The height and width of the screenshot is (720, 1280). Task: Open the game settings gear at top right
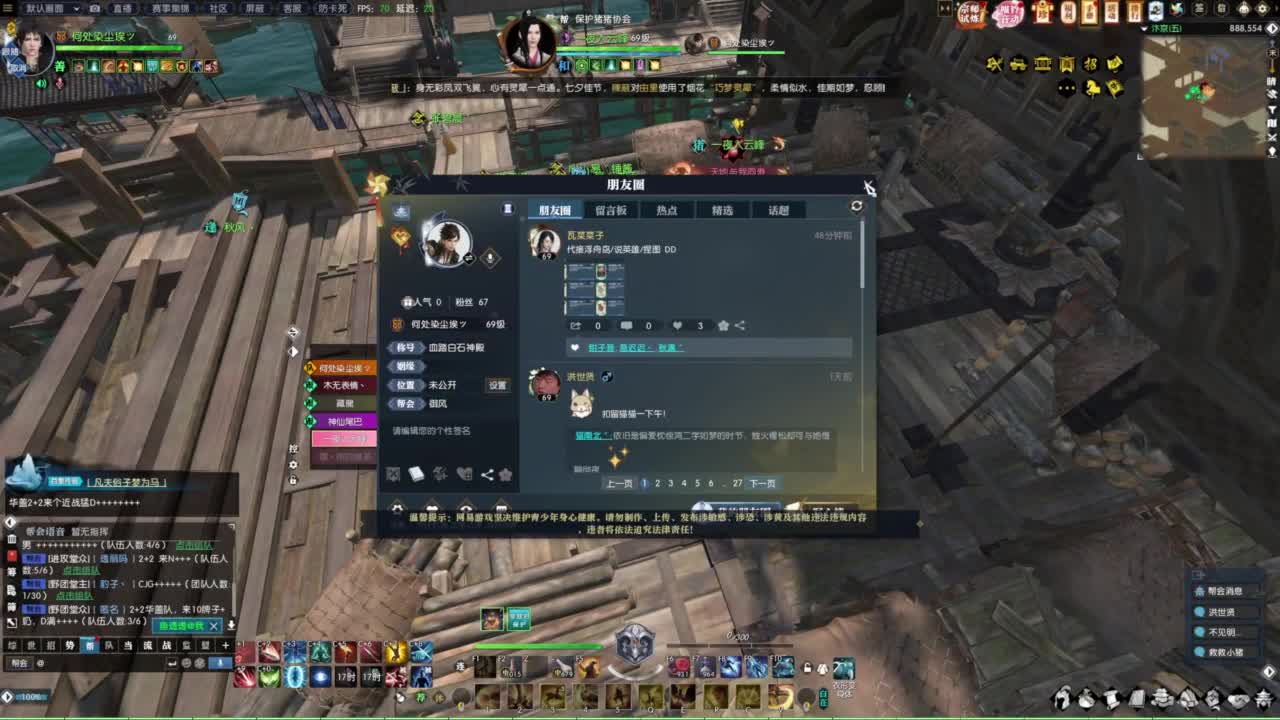(1264, 8)
